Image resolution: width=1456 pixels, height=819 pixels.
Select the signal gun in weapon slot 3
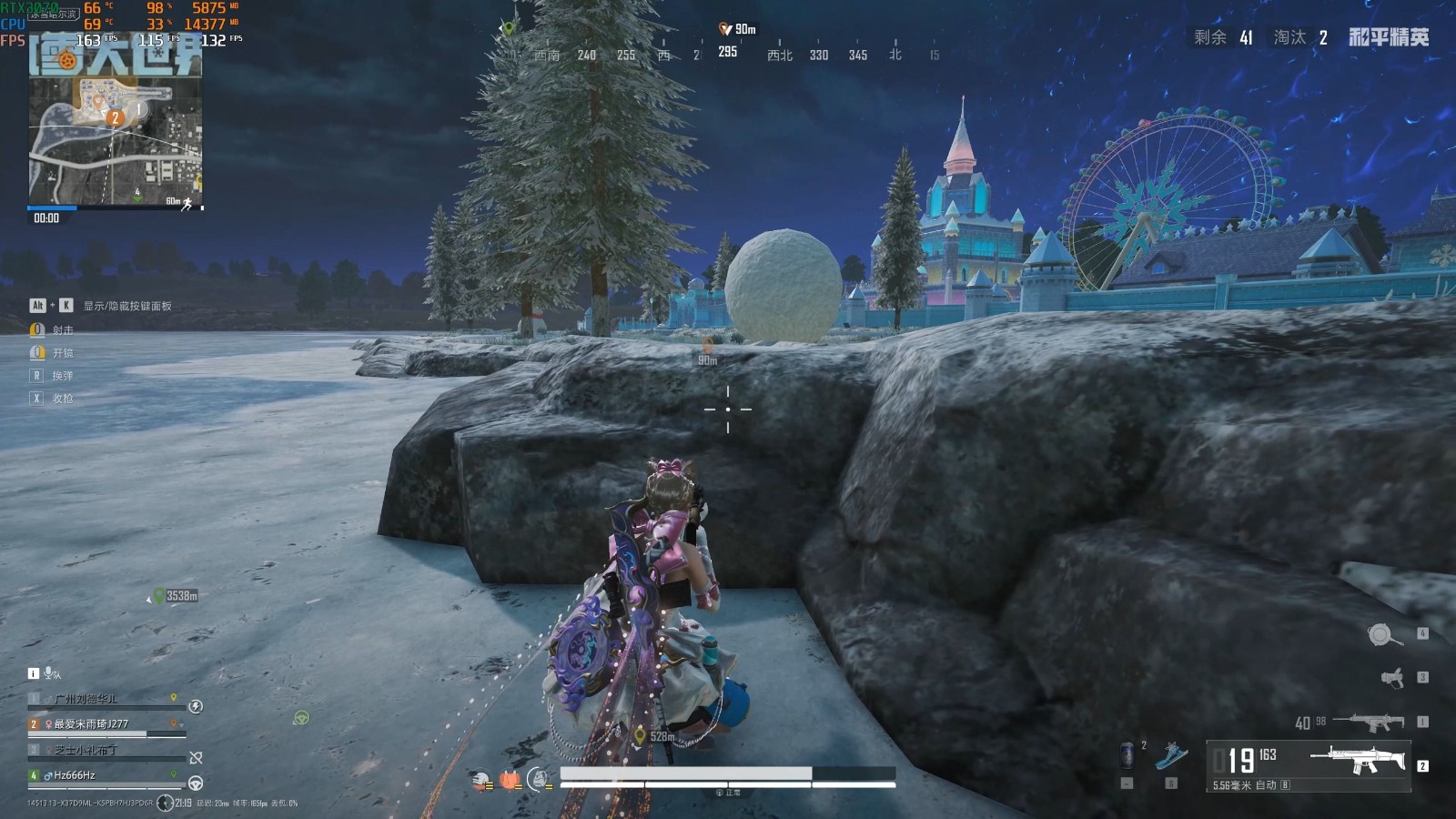(1392, 679)
